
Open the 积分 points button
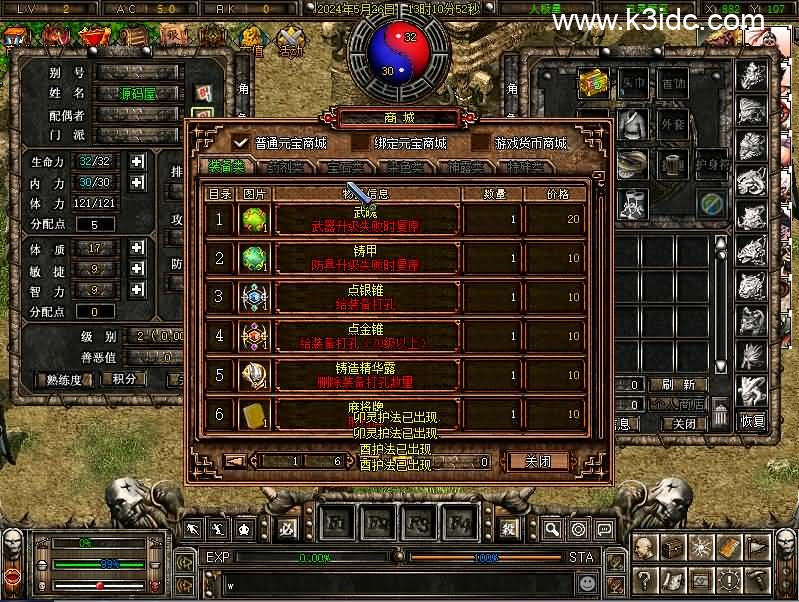[124, 380]
